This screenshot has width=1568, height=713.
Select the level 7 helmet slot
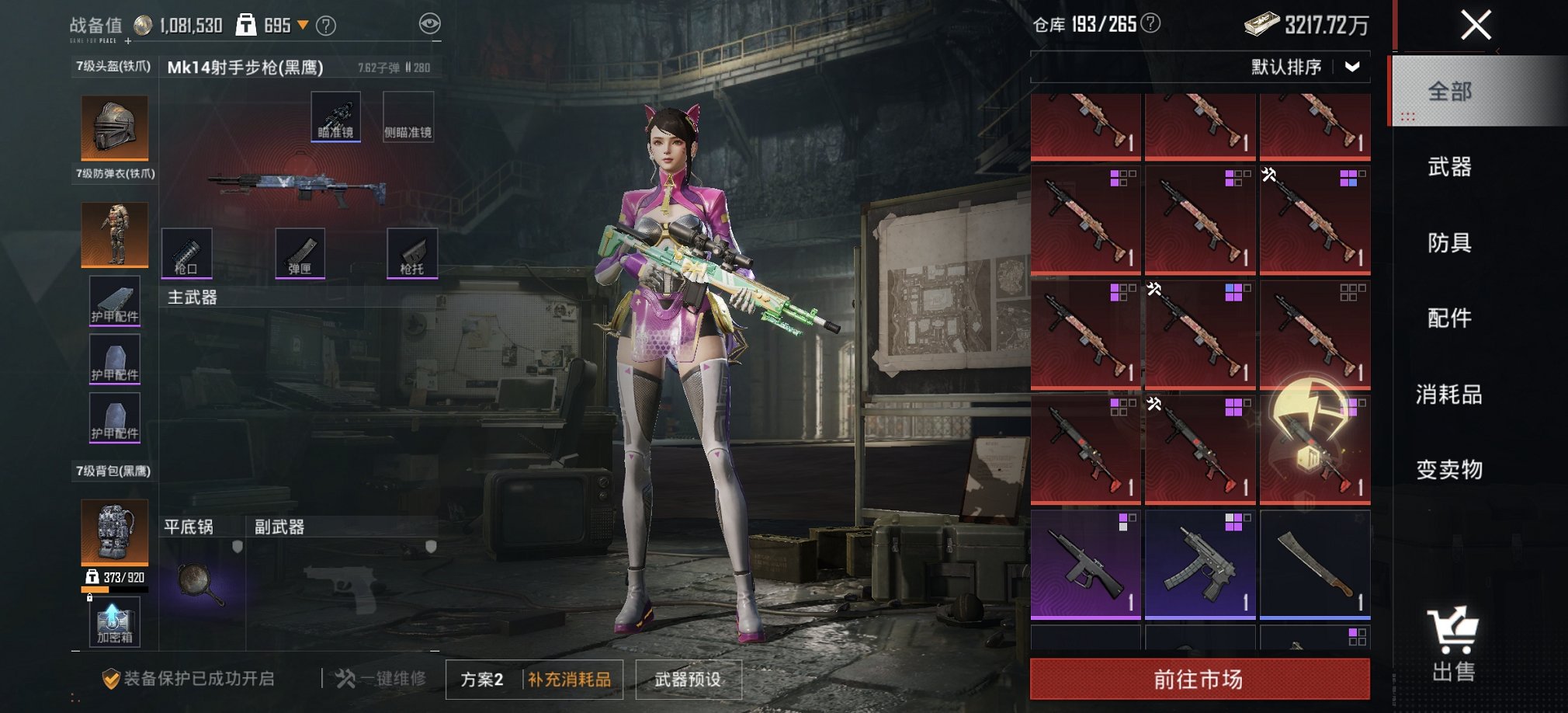[x=114, y=127]
